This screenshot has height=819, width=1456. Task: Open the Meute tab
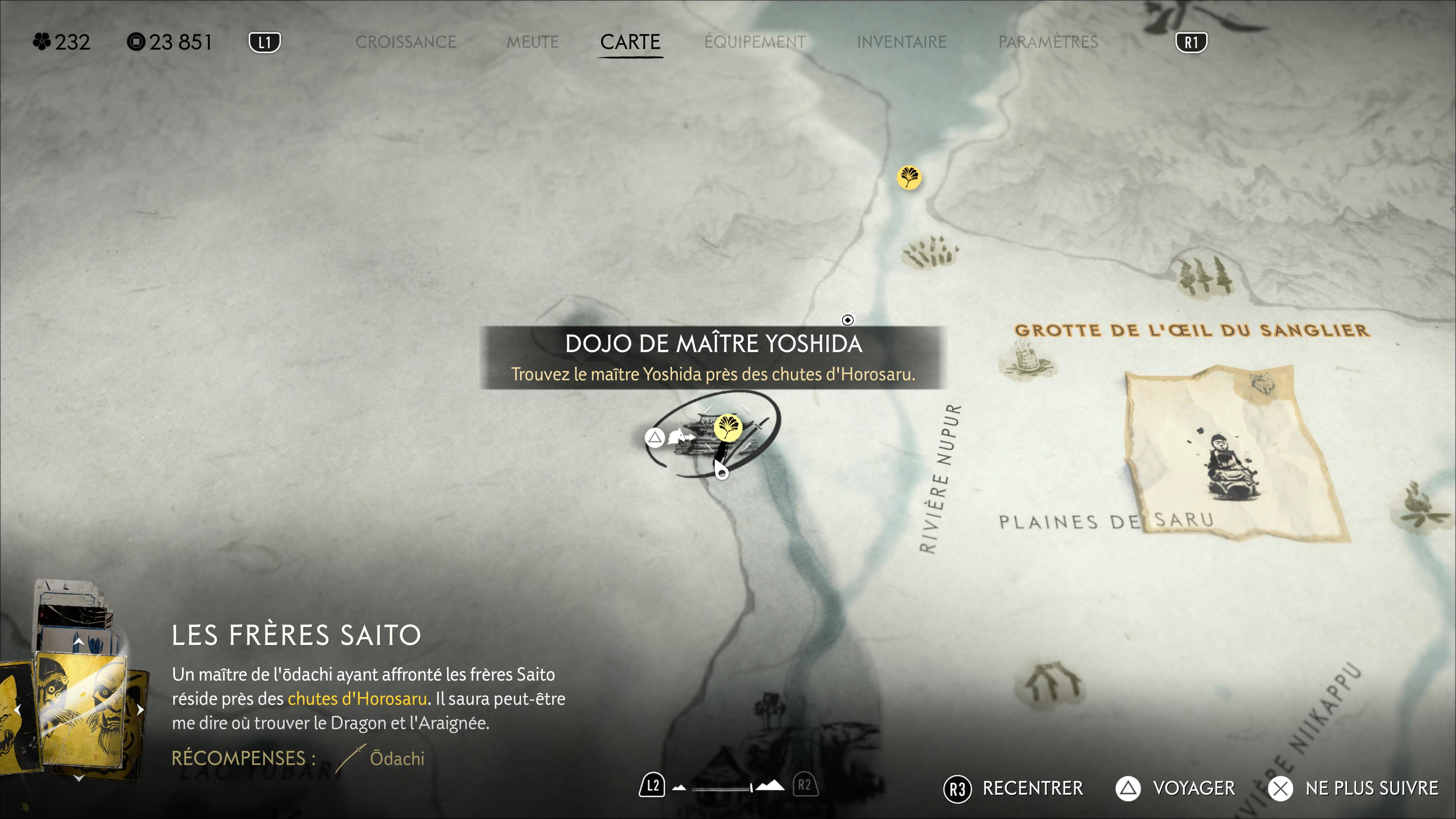pyautogui.click(x=532, y=42)
